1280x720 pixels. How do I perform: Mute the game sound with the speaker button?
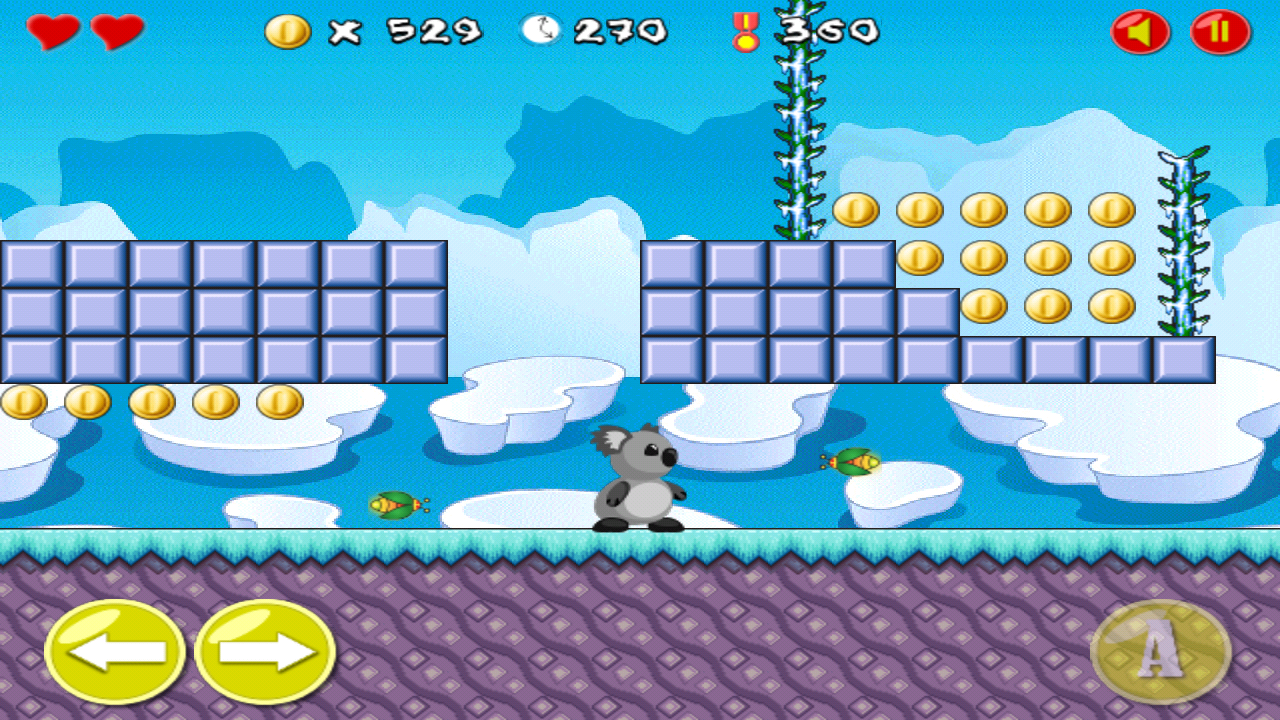coord(1140,30)
